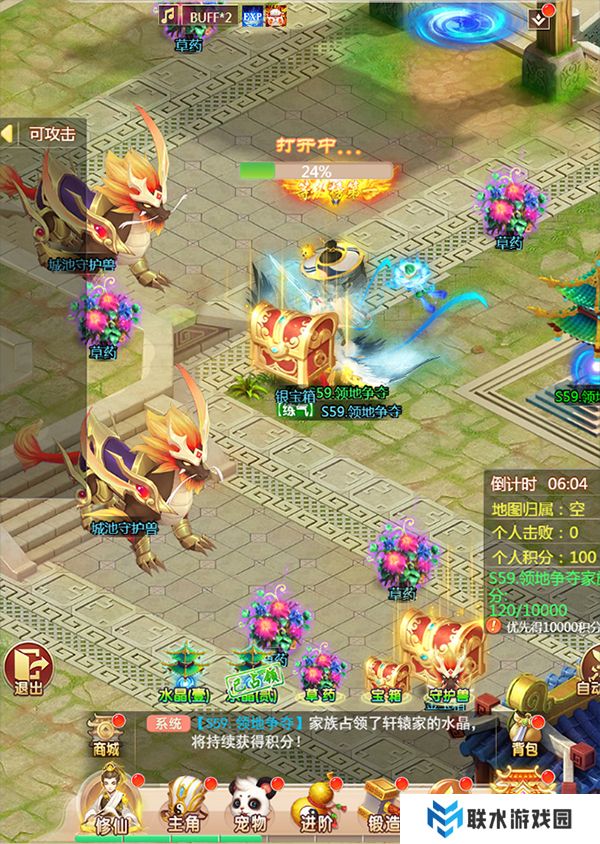Toggle the music note icon
The width and height of the screenshot is (600, 844).
tap(166, 16)
